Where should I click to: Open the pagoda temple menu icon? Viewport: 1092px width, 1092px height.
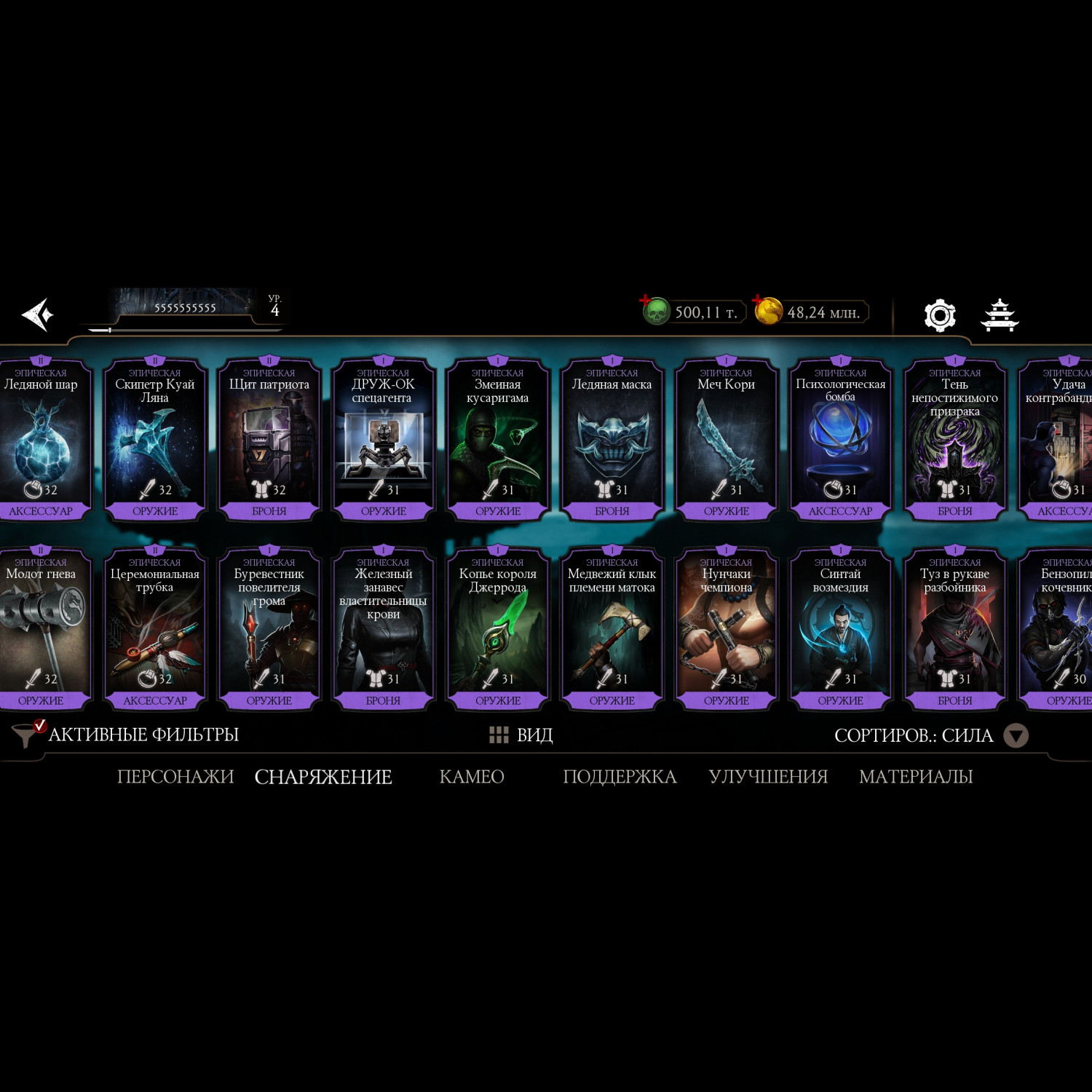(x=1000, y=315)
